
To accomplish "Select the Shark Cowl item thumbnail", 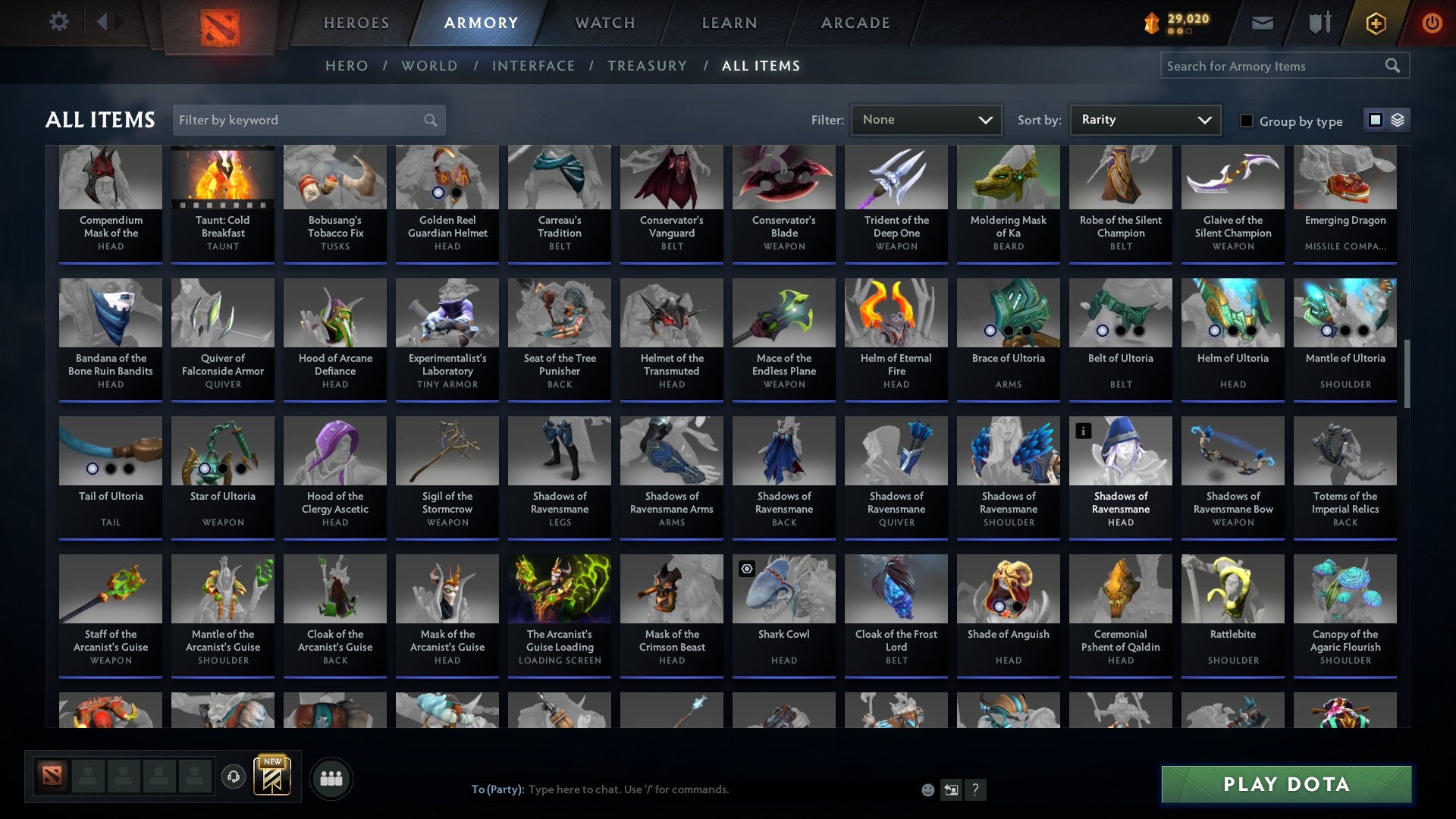I will point(783,590).
